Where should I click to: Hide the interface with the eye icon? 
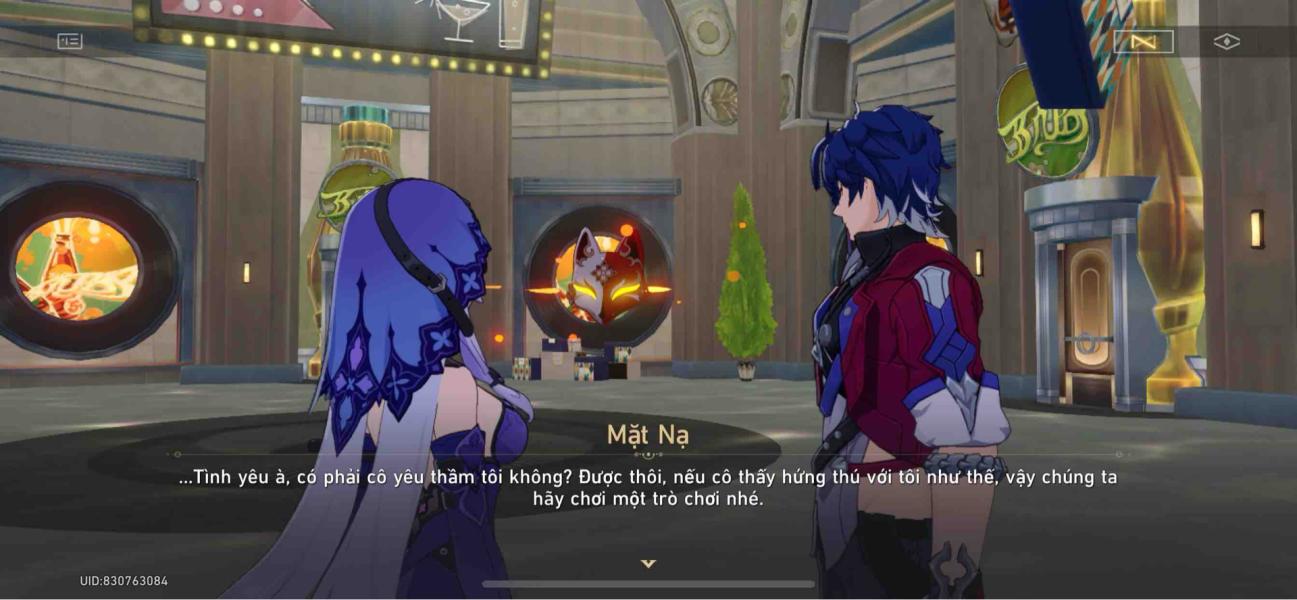coord(1226,41)
